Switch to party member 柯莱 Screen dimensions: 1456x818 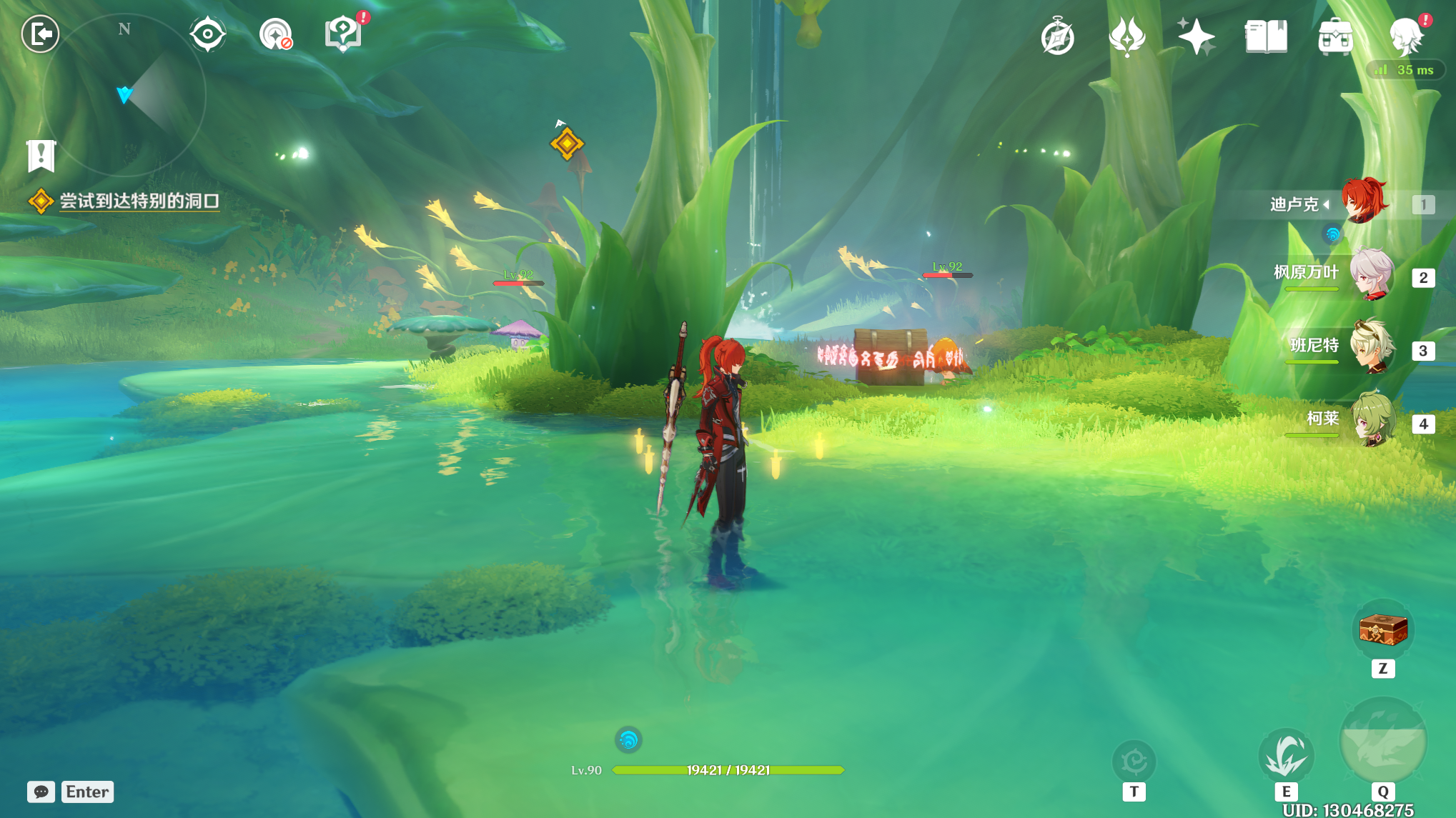[x=1370, y=420]
